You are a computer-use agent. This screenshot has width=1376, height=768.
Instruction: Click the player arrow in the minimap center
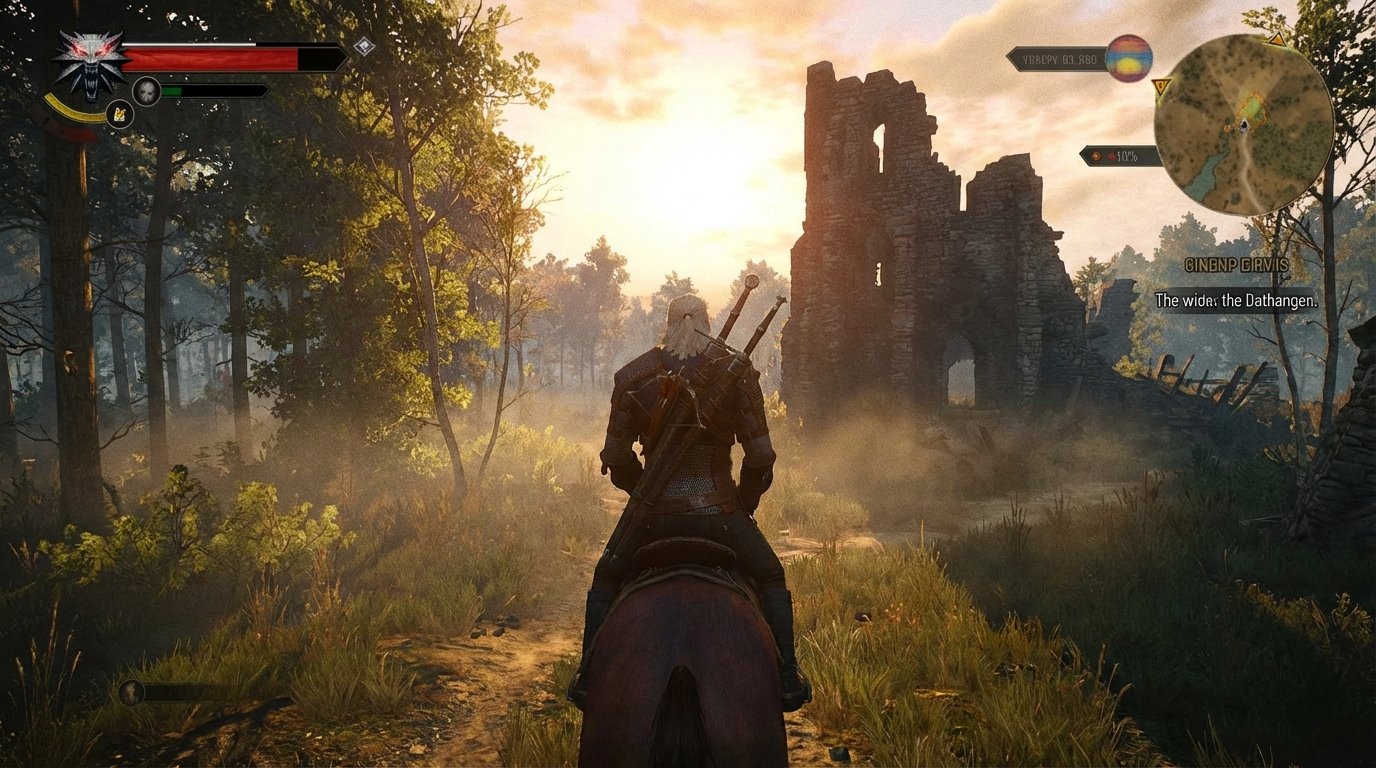pos(1243,126)
